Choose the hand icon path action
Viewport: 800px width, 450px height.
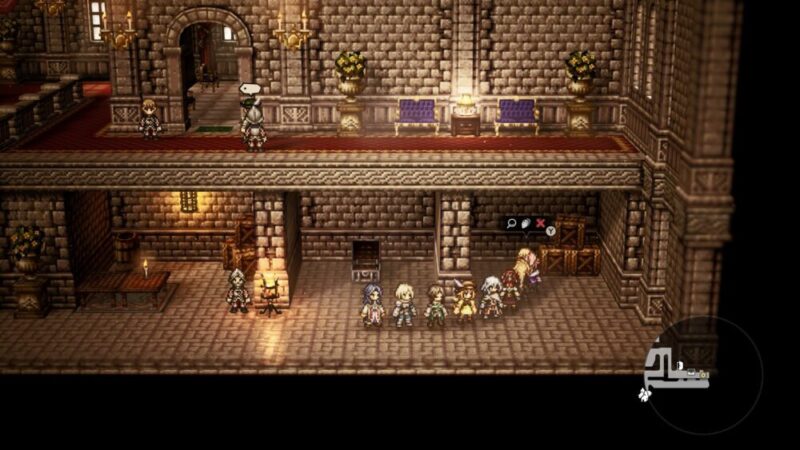pyautogui.click(x=526, y=223)
